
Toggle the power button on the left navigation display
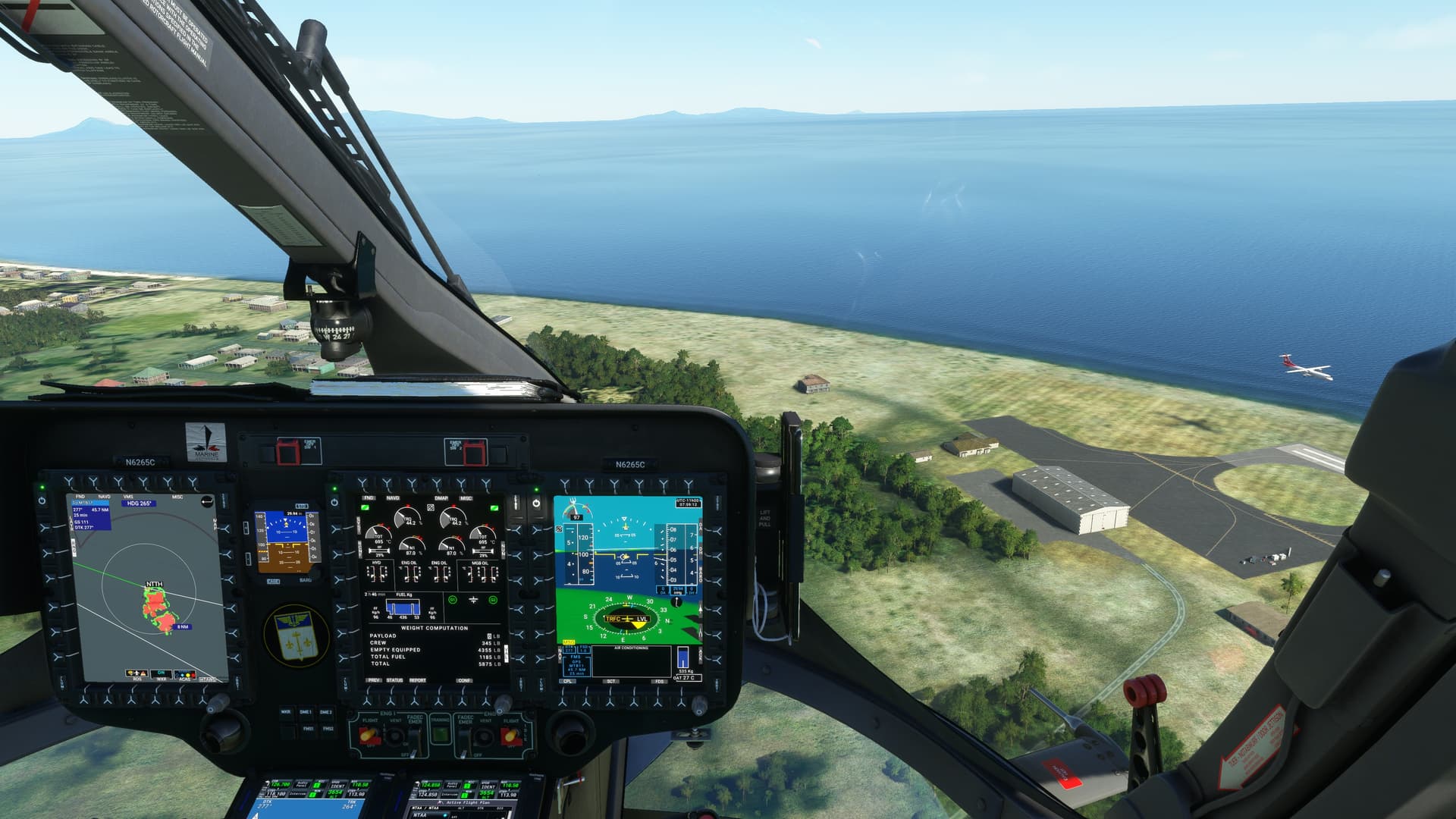(42, 501)
